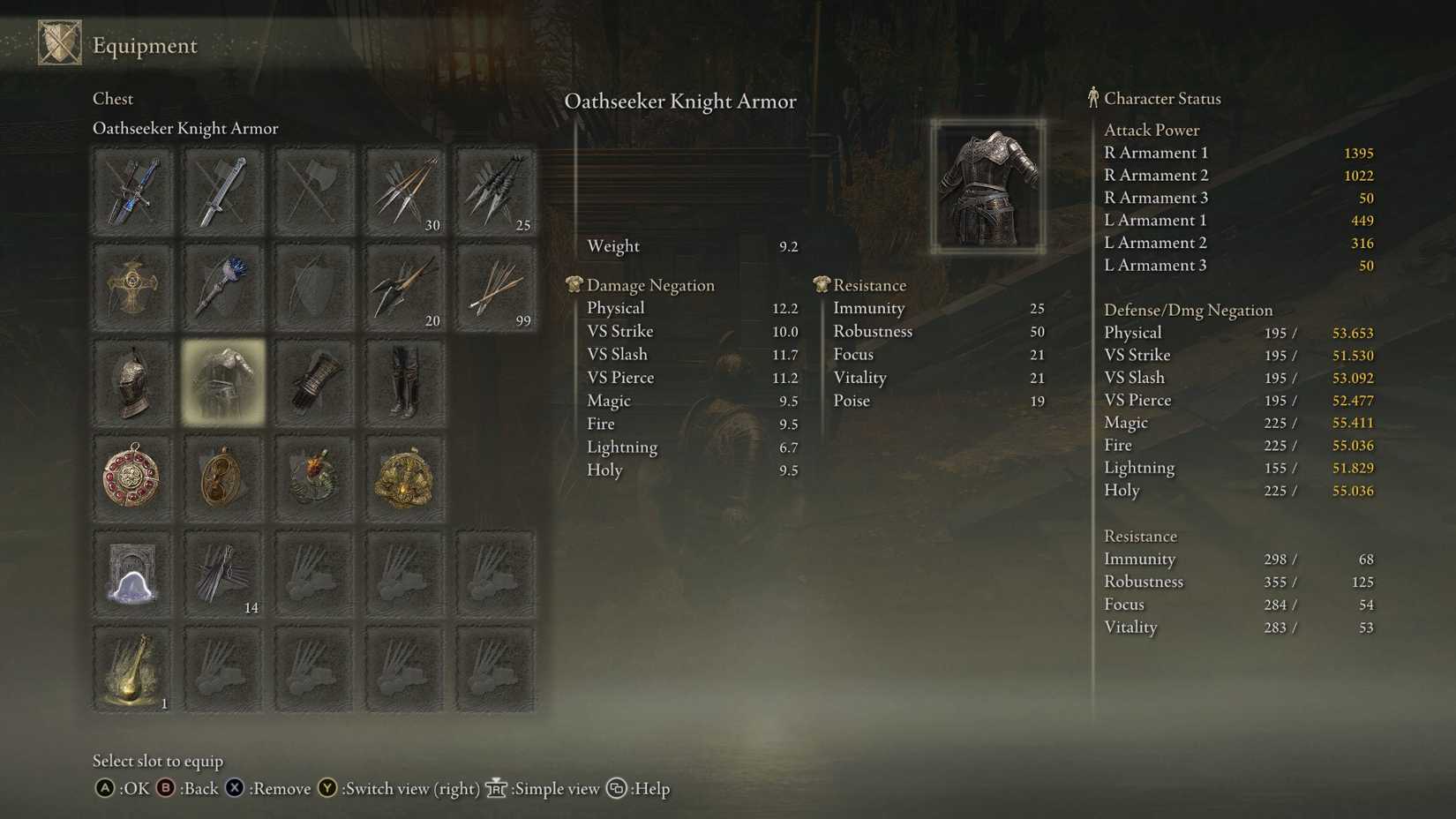Select the equipped daggers in first armament slot
This screenshot has width=1456, height=819.
point(132,192)
